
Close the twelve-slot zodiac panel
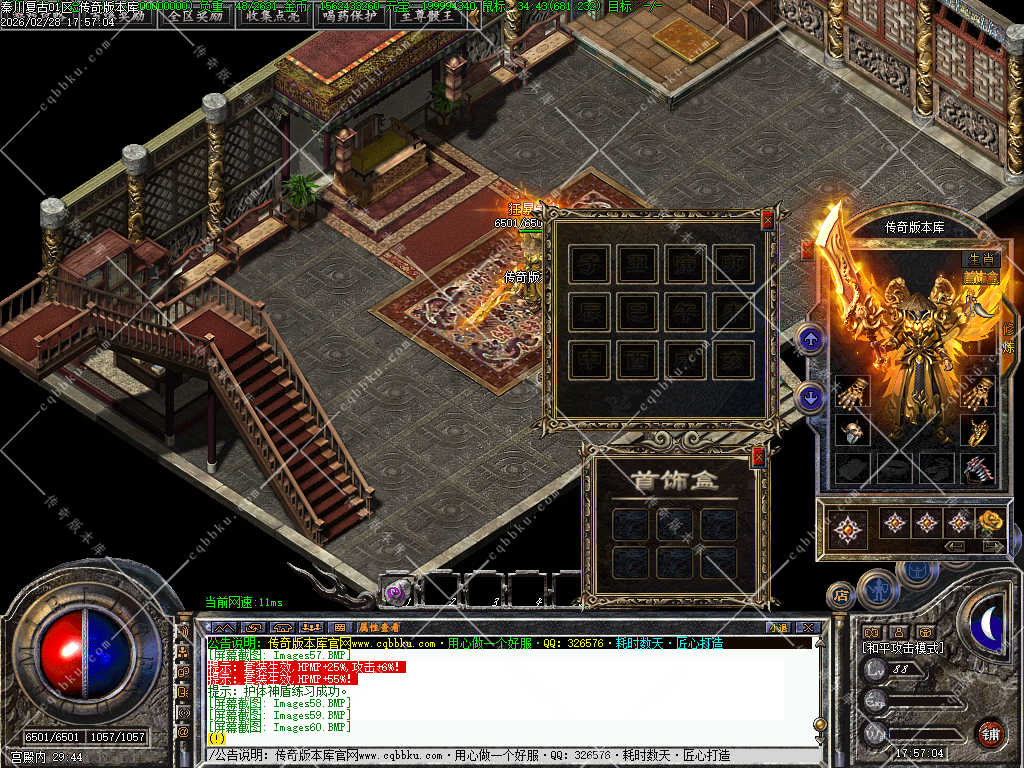(767, 221)
